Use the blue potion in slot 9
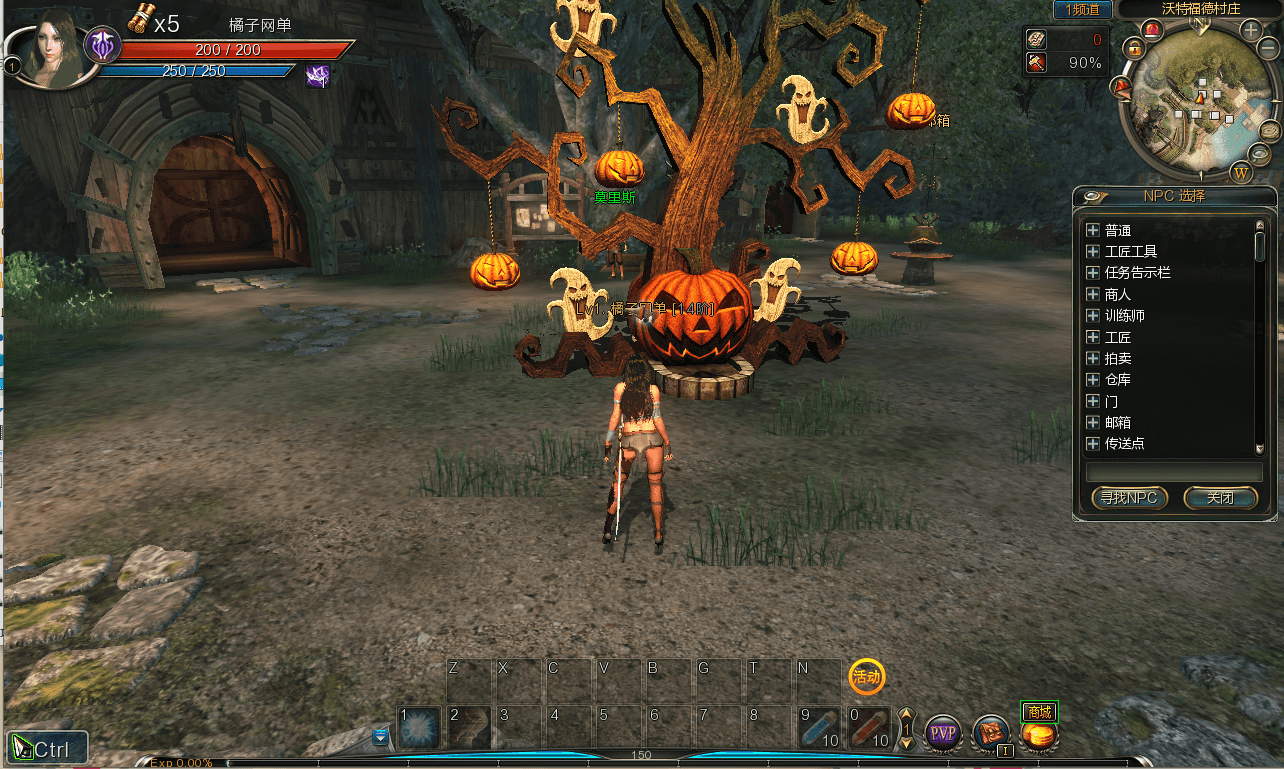This screenshot has width=1284, height=769. click(x=819, y=728)
